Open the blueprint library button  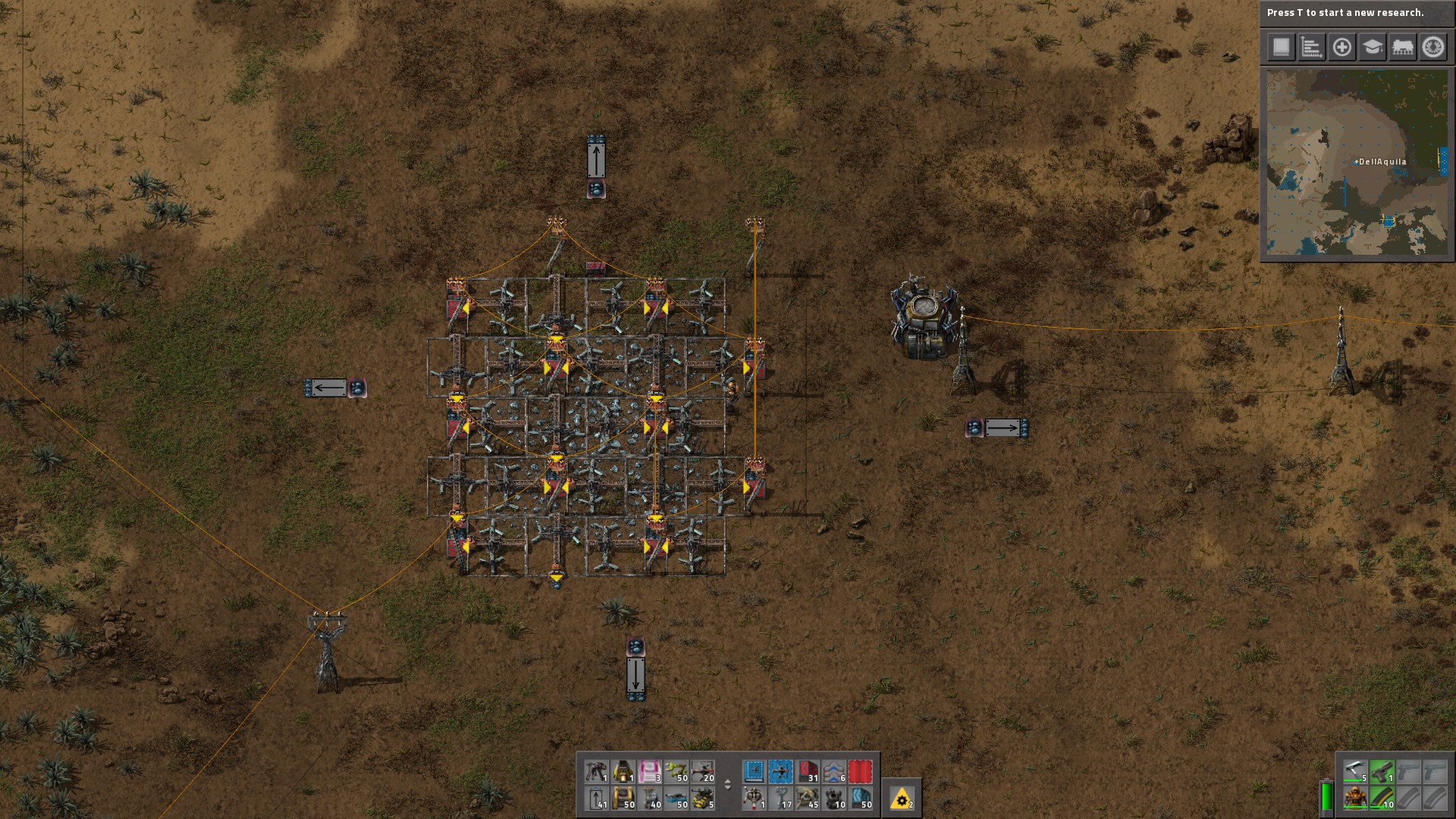coord(1281,47)
